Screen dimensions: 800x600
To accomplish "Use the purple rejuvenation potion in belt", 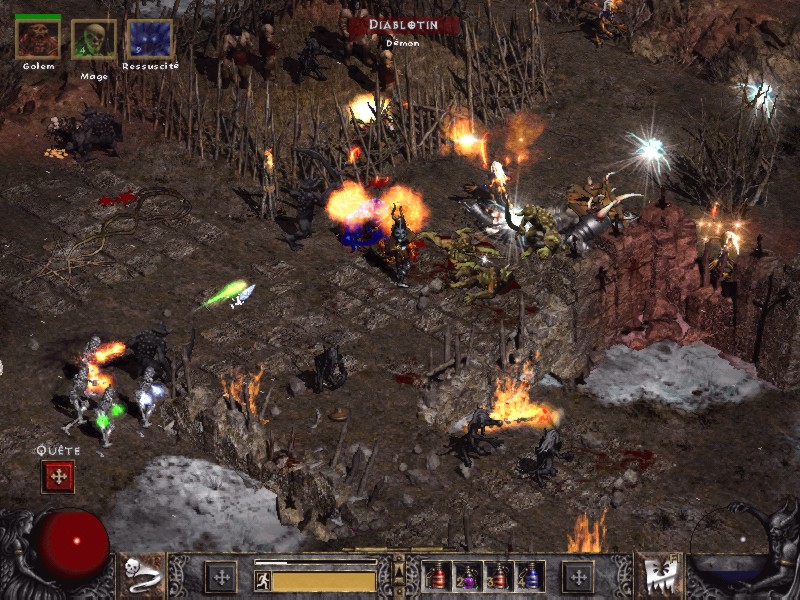I will [x=468, y=576].
